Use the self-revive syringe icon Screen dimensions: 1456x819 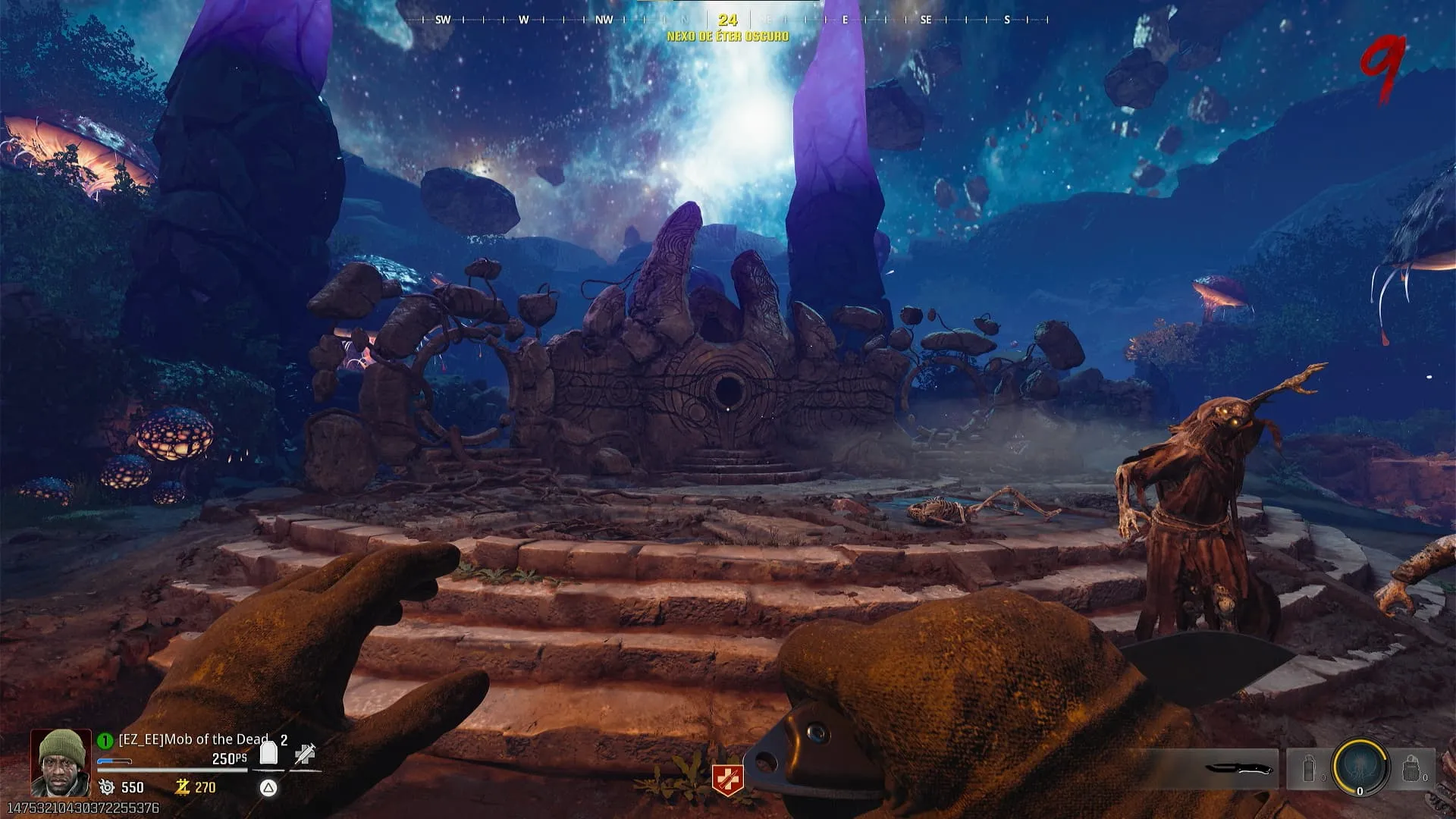(305, 754)
